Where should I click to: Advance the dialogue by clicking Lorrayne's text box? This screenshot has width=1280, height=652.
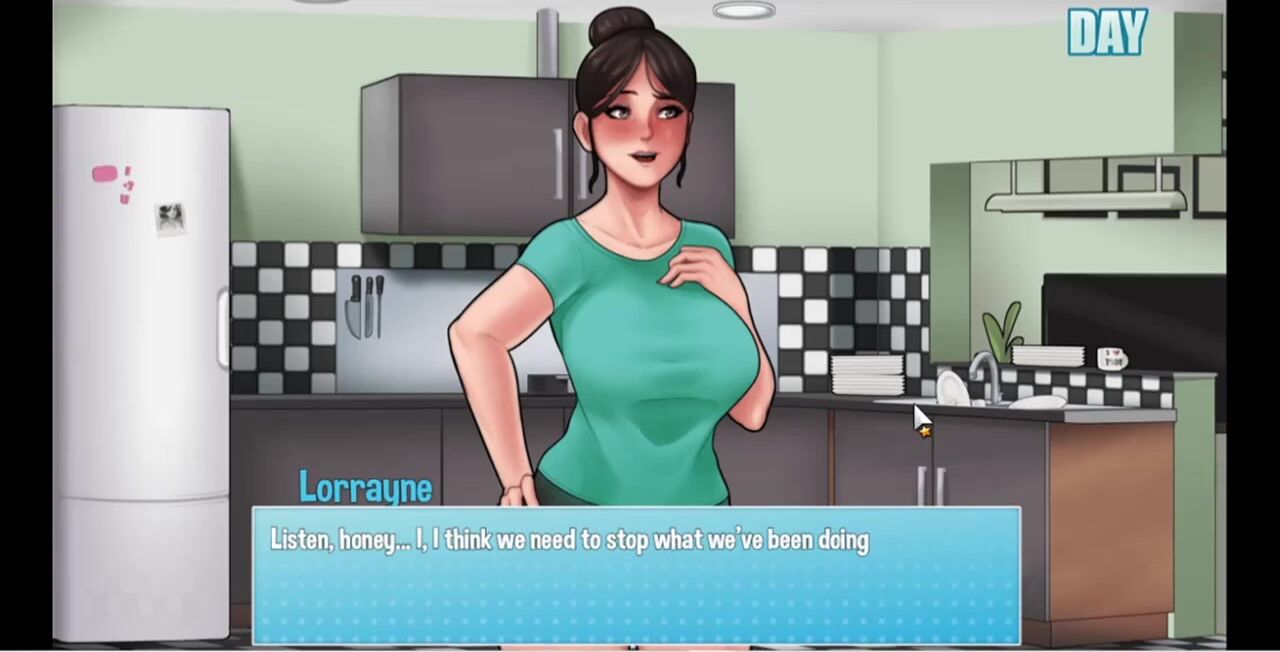(636, 576)
